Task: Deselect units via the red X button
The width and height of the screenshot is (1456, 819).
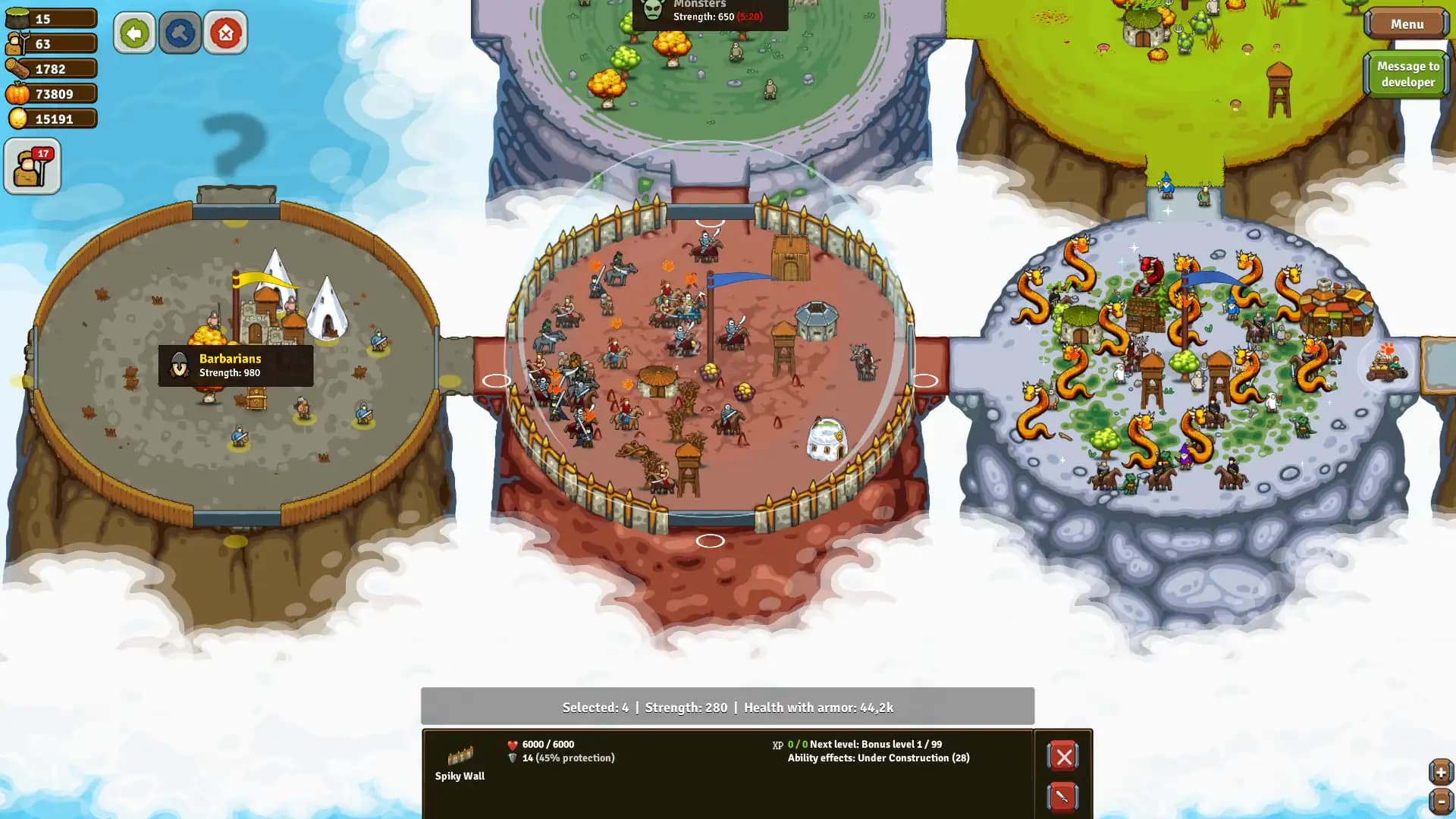Action: (x=1063, y=756)
